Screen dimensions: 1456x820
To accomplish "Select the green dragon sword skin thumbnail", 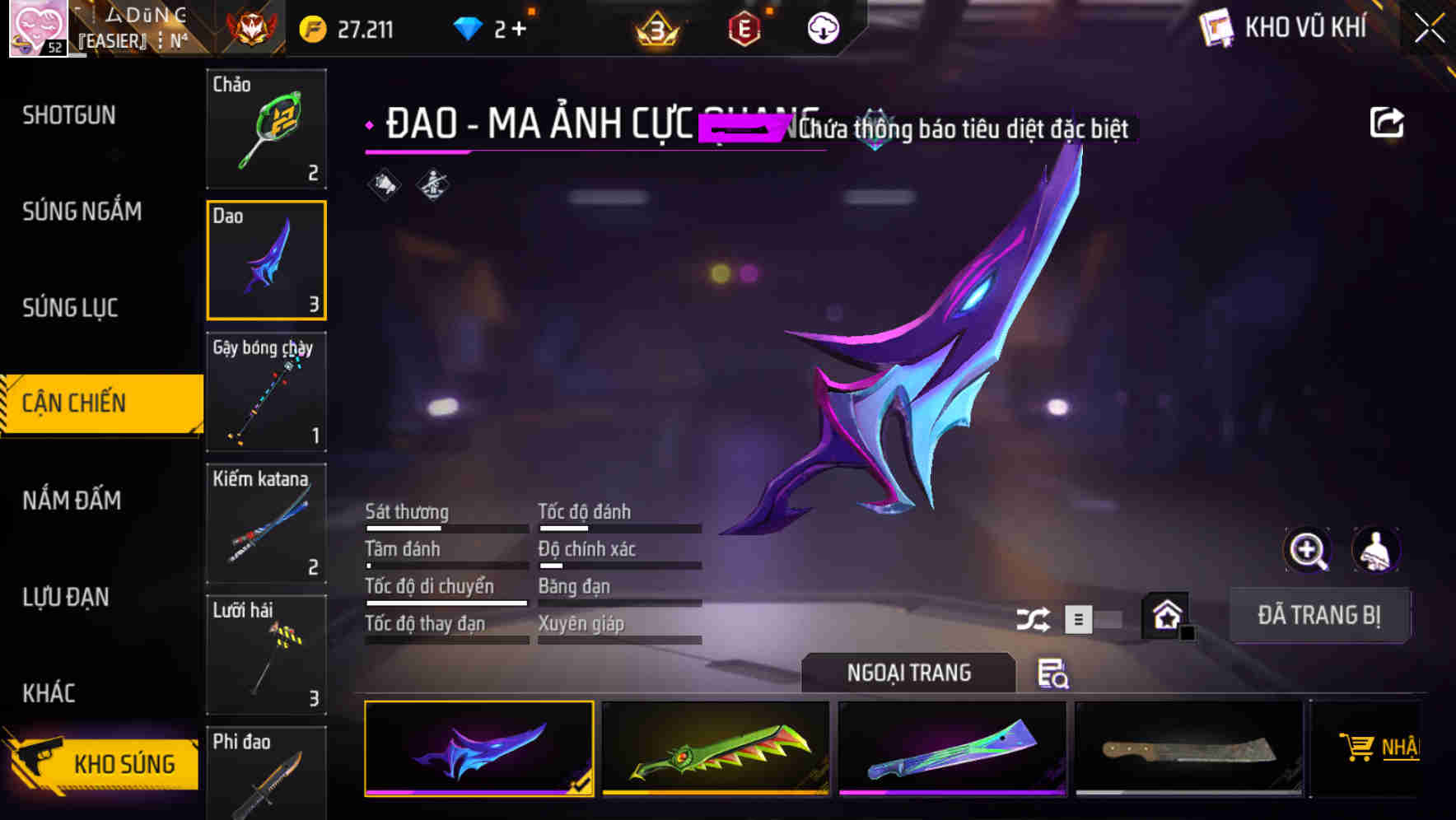I will [x=715, y=749].
